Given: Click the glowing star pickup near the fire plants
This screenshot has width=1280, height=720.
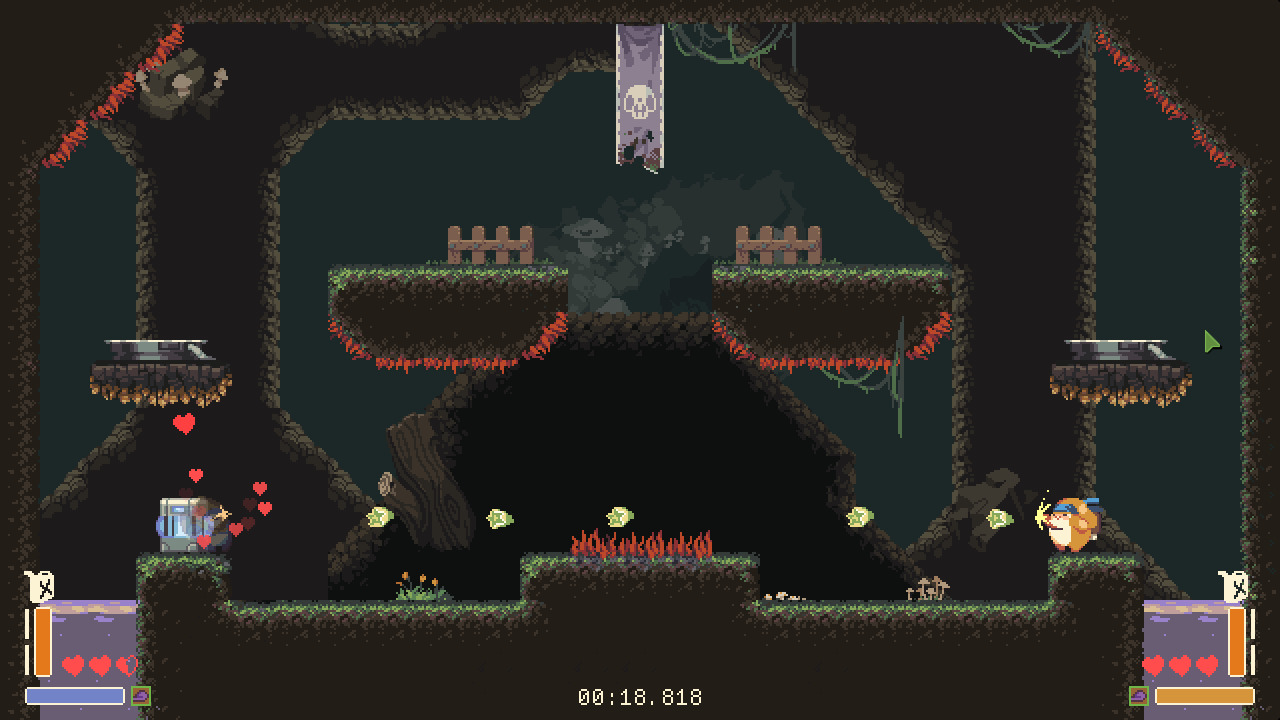Looking at the screenshot, I should click(x=621, y=518).
